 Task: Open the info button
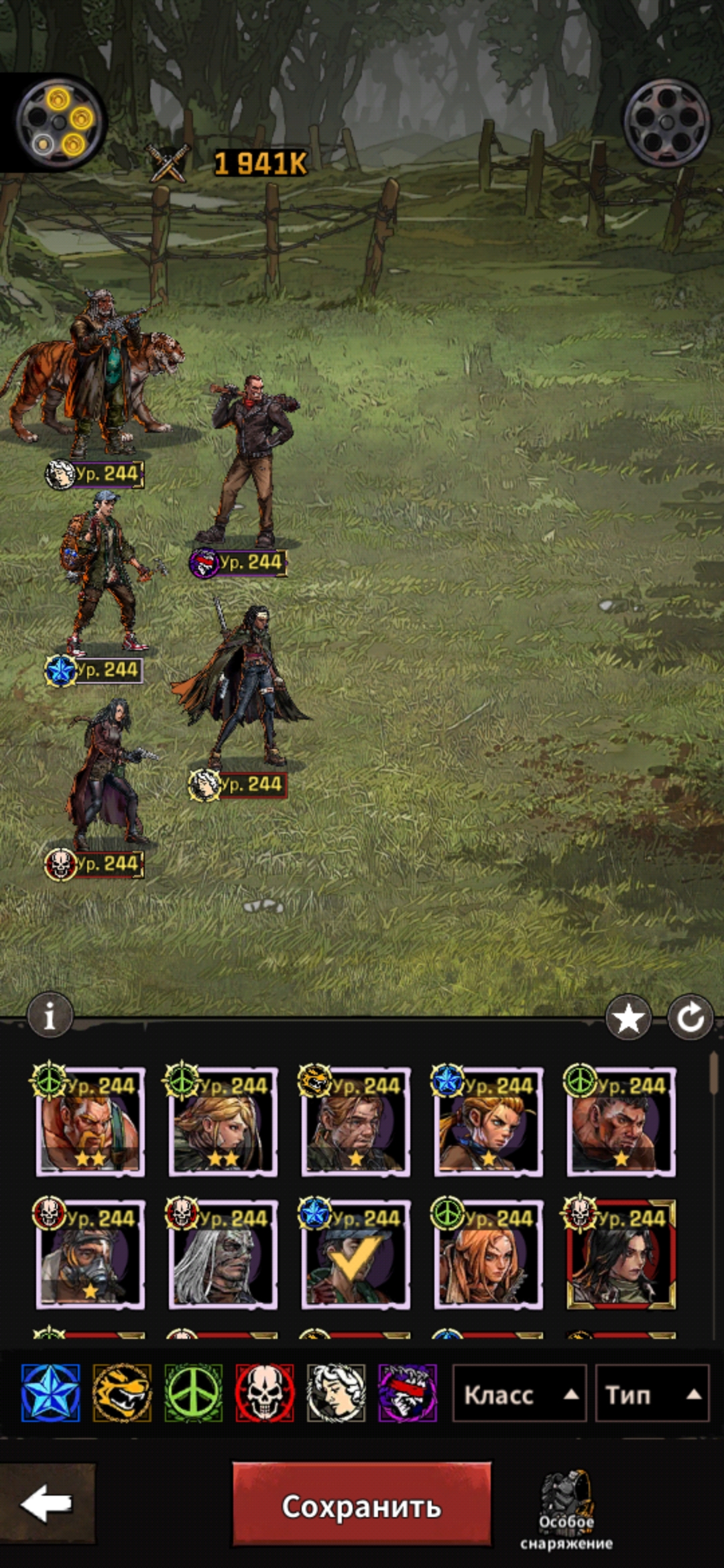tap(50, 1017)
